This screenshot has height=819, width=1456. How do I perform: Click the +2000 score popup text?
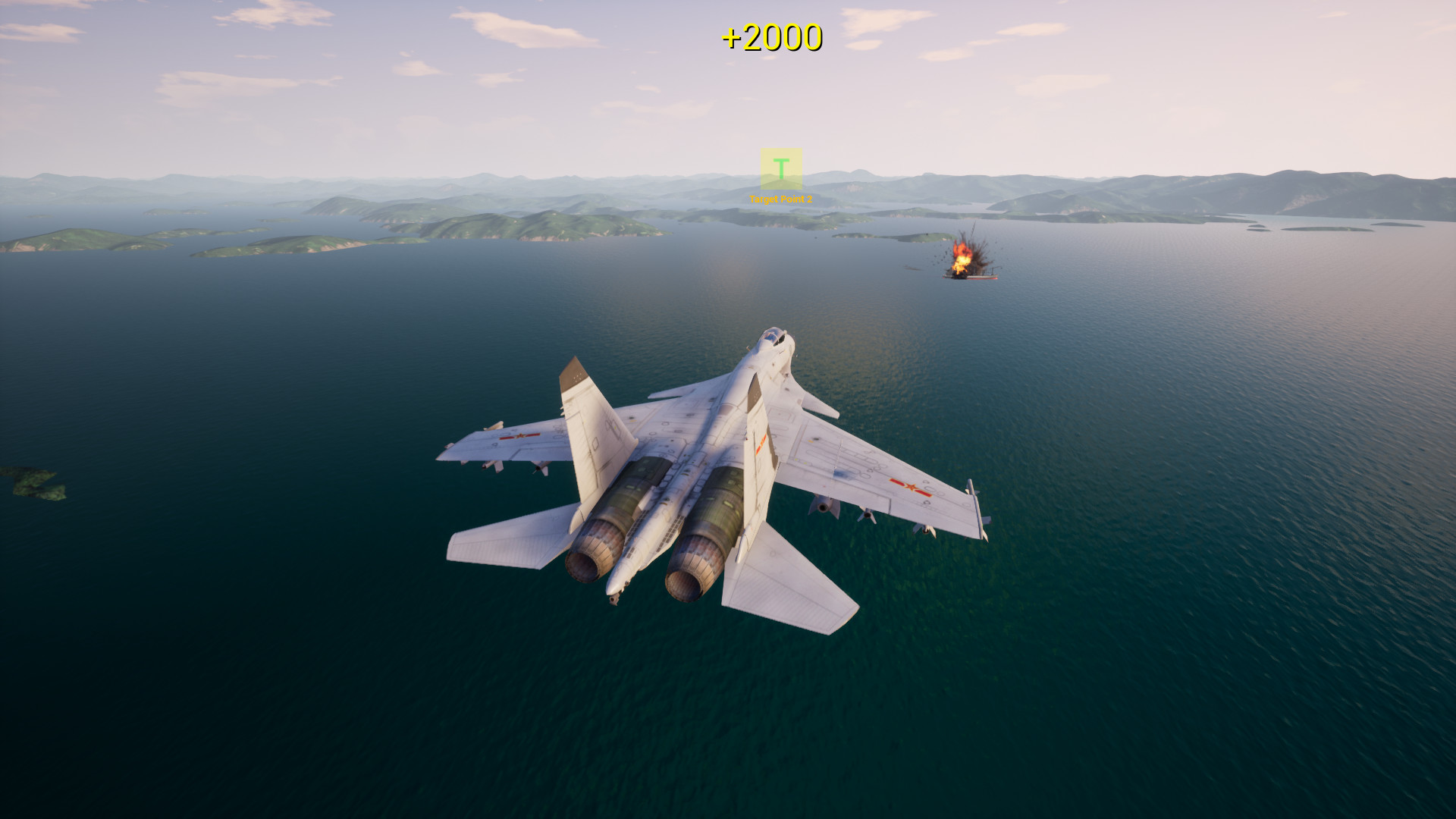(773, 36)
